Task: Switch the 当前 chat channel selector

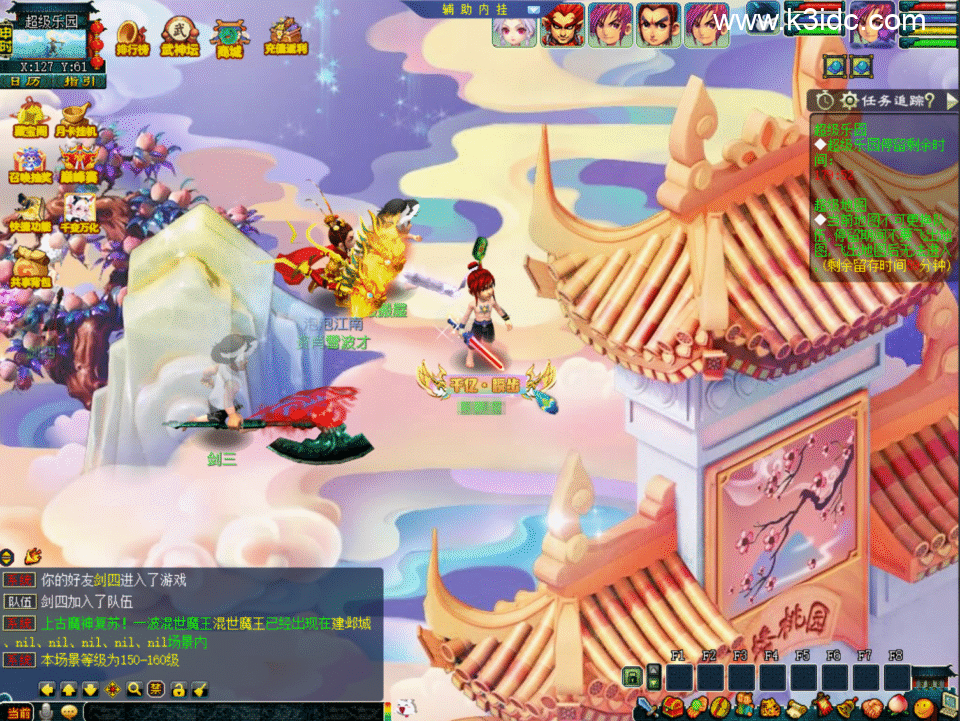Action: [17, 711]
